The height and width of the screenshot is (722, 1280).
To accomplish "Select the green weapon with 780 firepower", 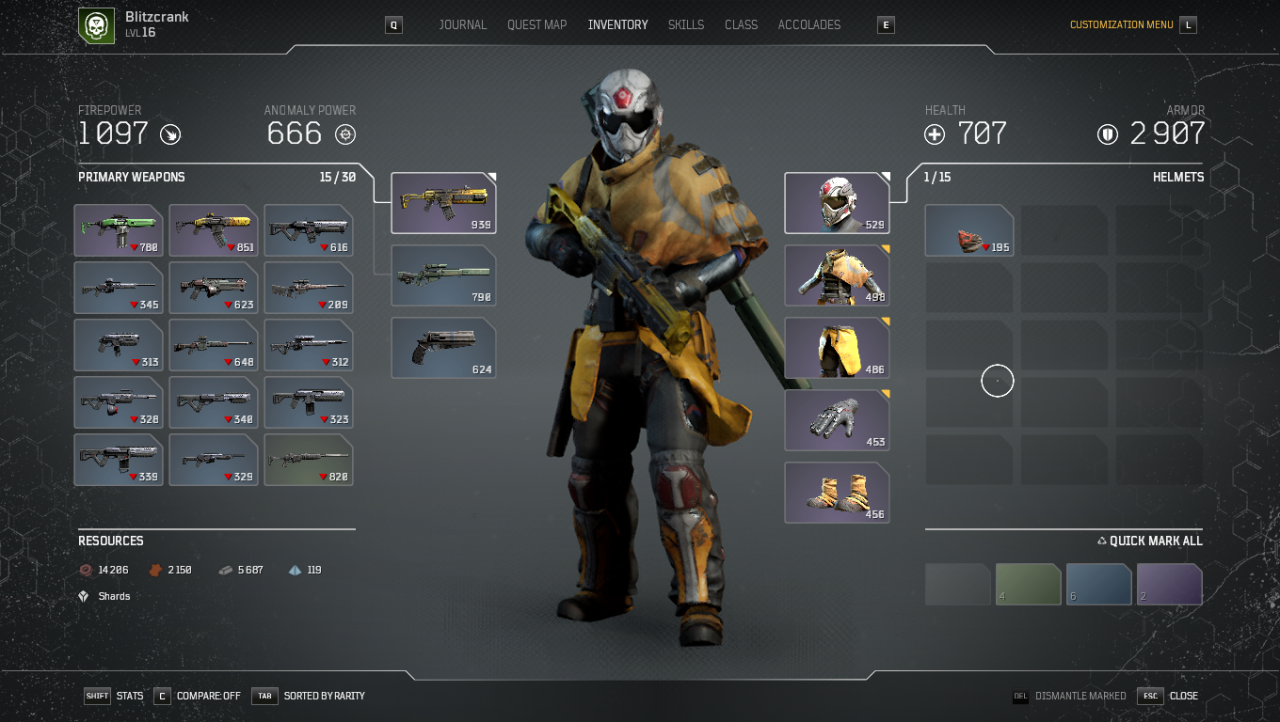I will point(118,230).
